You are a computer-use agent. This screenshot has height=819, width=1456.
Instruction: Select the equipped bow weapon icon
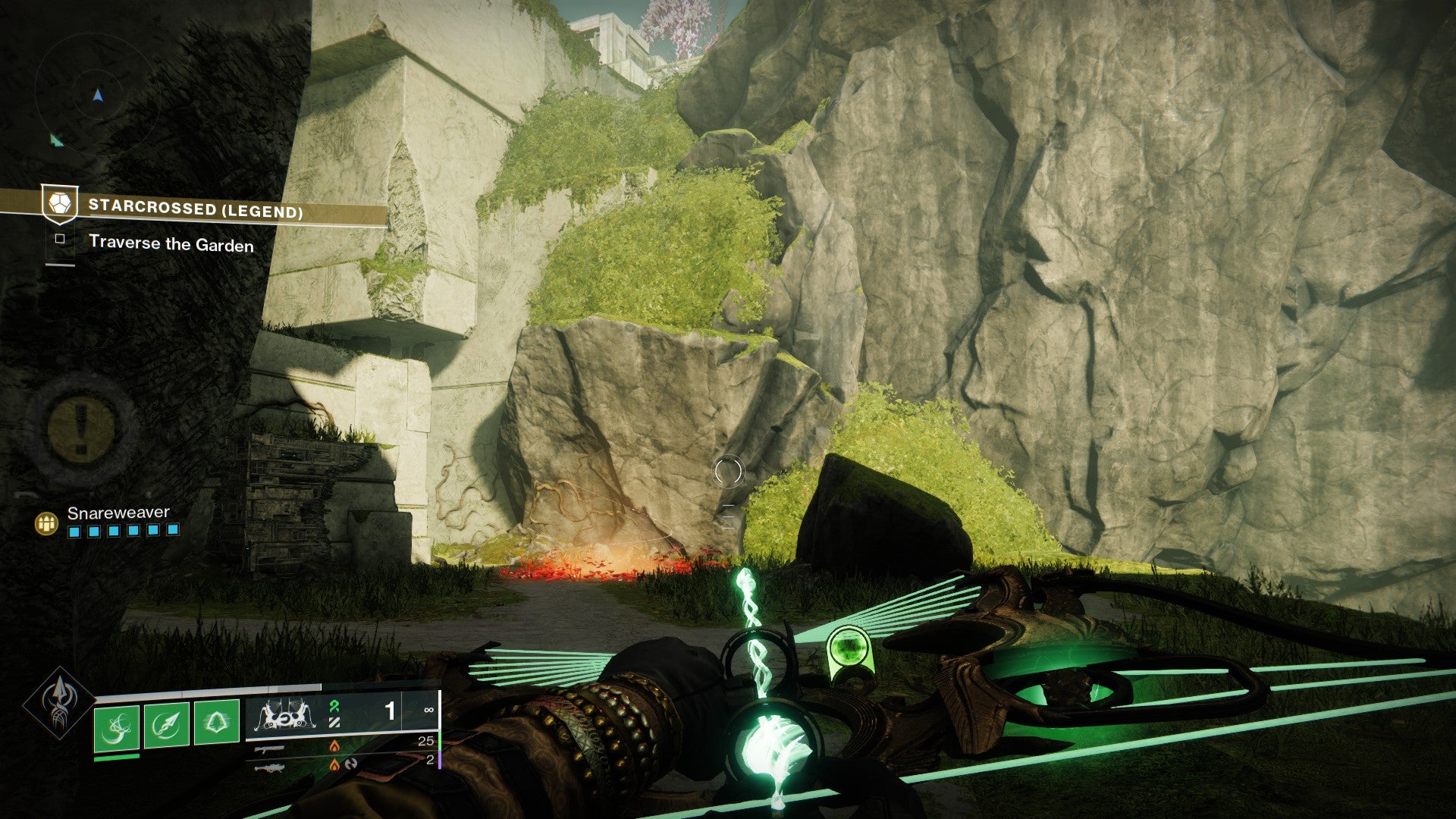(287, 714)
